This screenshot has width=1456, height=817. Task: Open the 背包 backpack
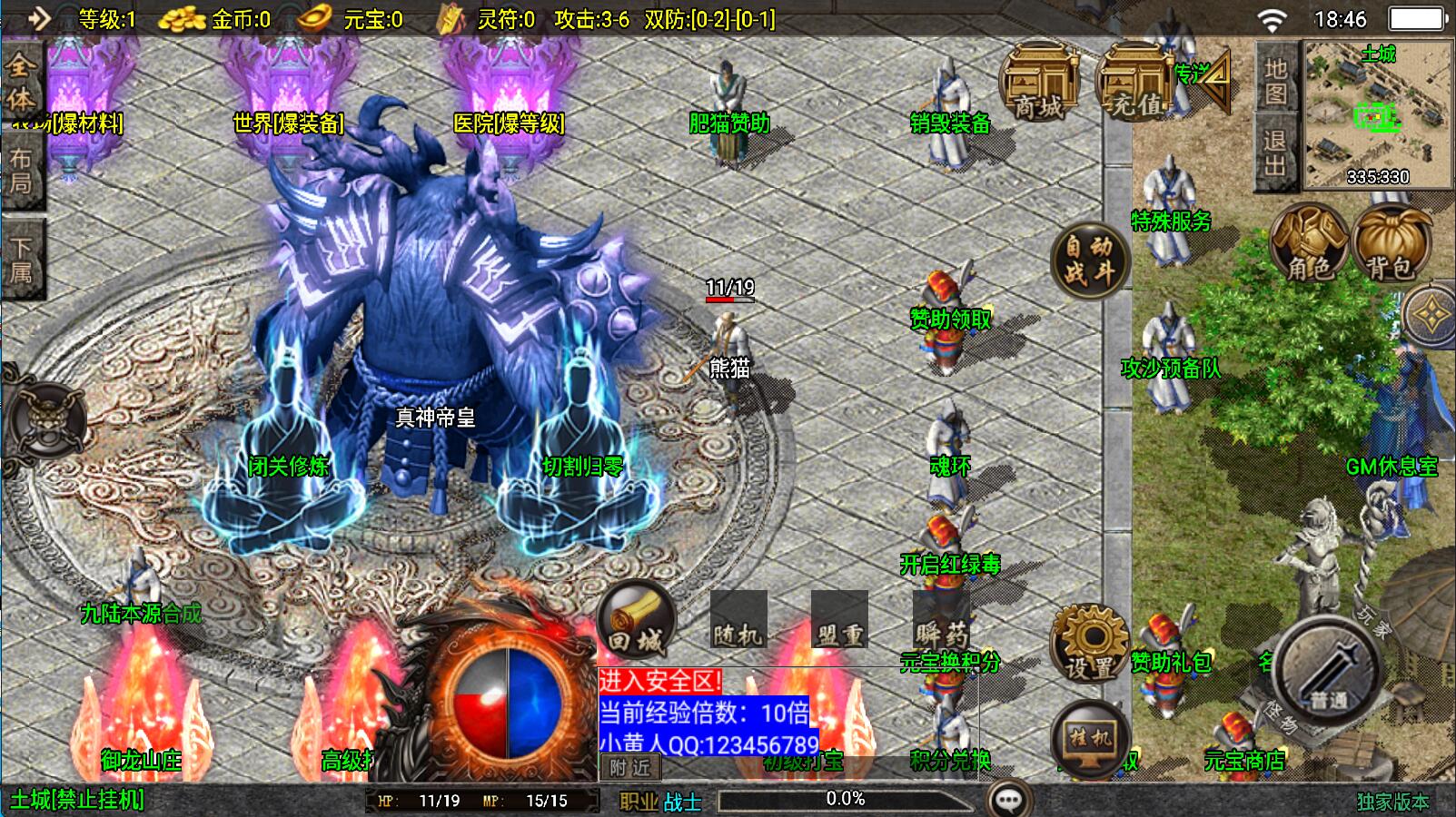[1390, 243]
